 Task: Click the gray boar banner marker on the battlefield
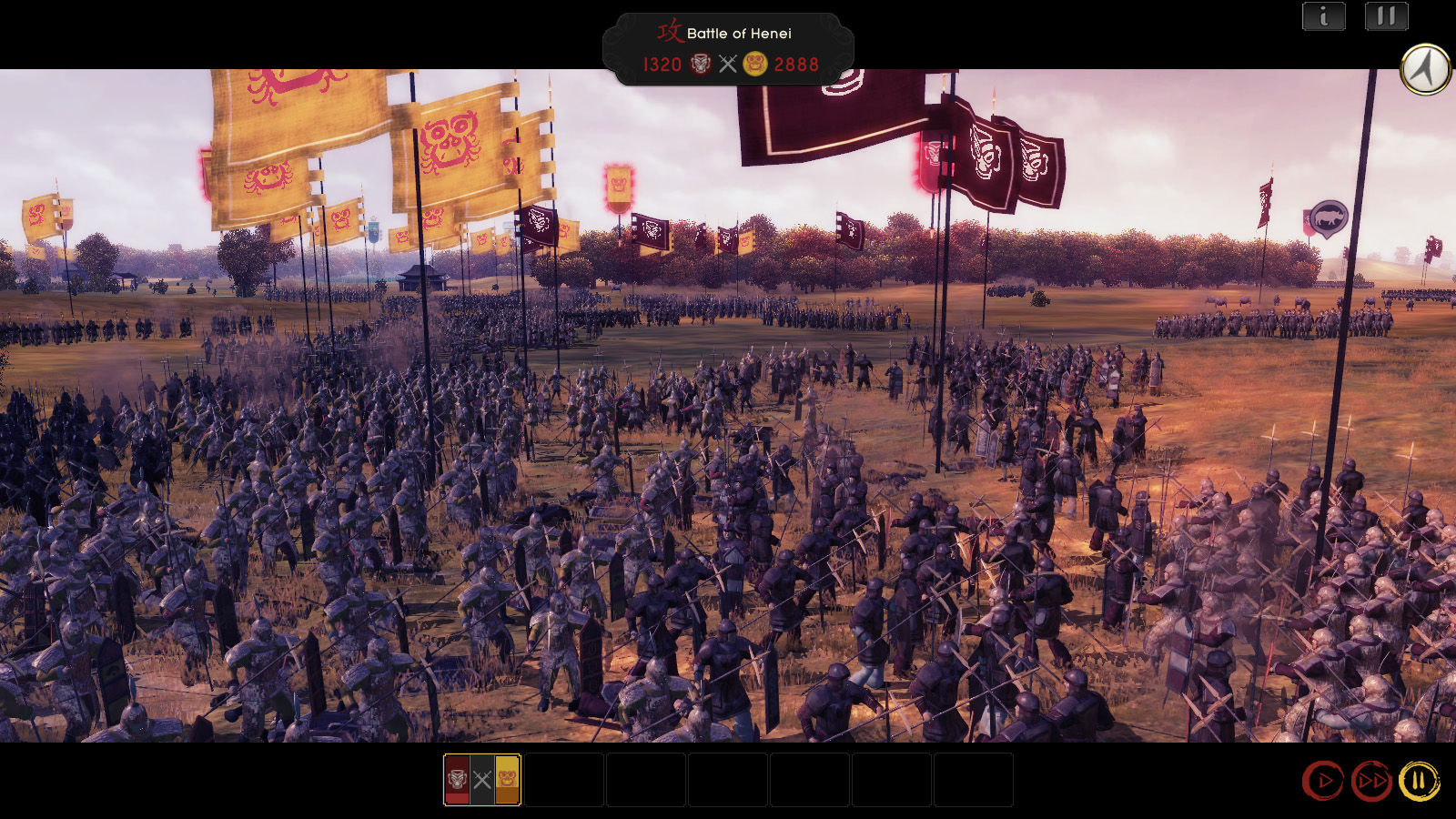(1330, 216)
